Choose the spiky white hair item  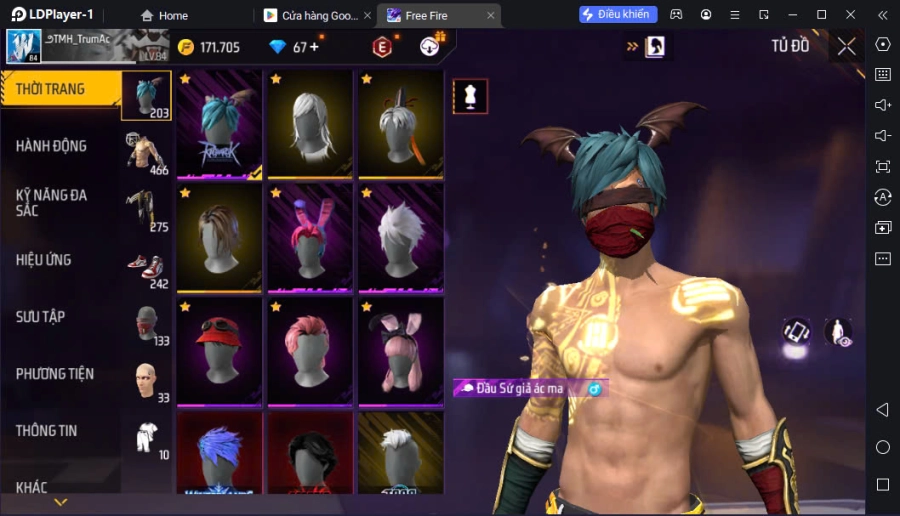coord(401,237)
